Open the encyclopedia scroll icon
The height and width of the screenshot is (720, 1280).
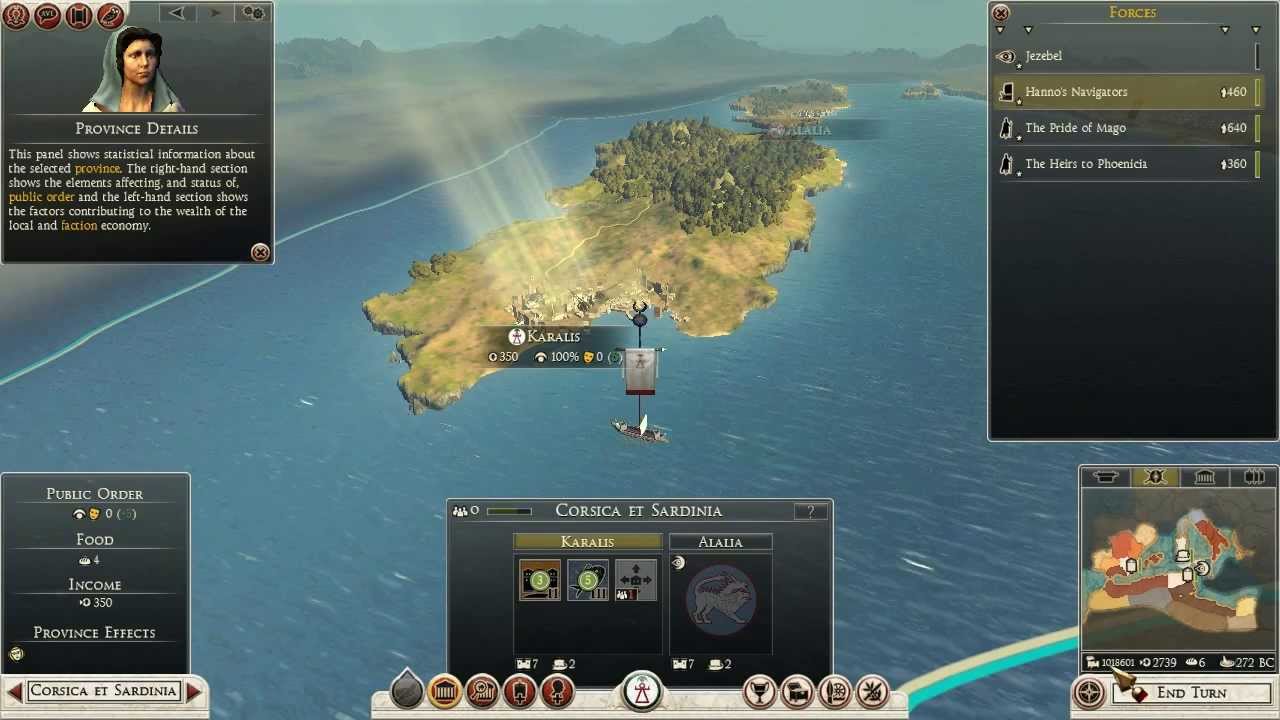point(79,16)
